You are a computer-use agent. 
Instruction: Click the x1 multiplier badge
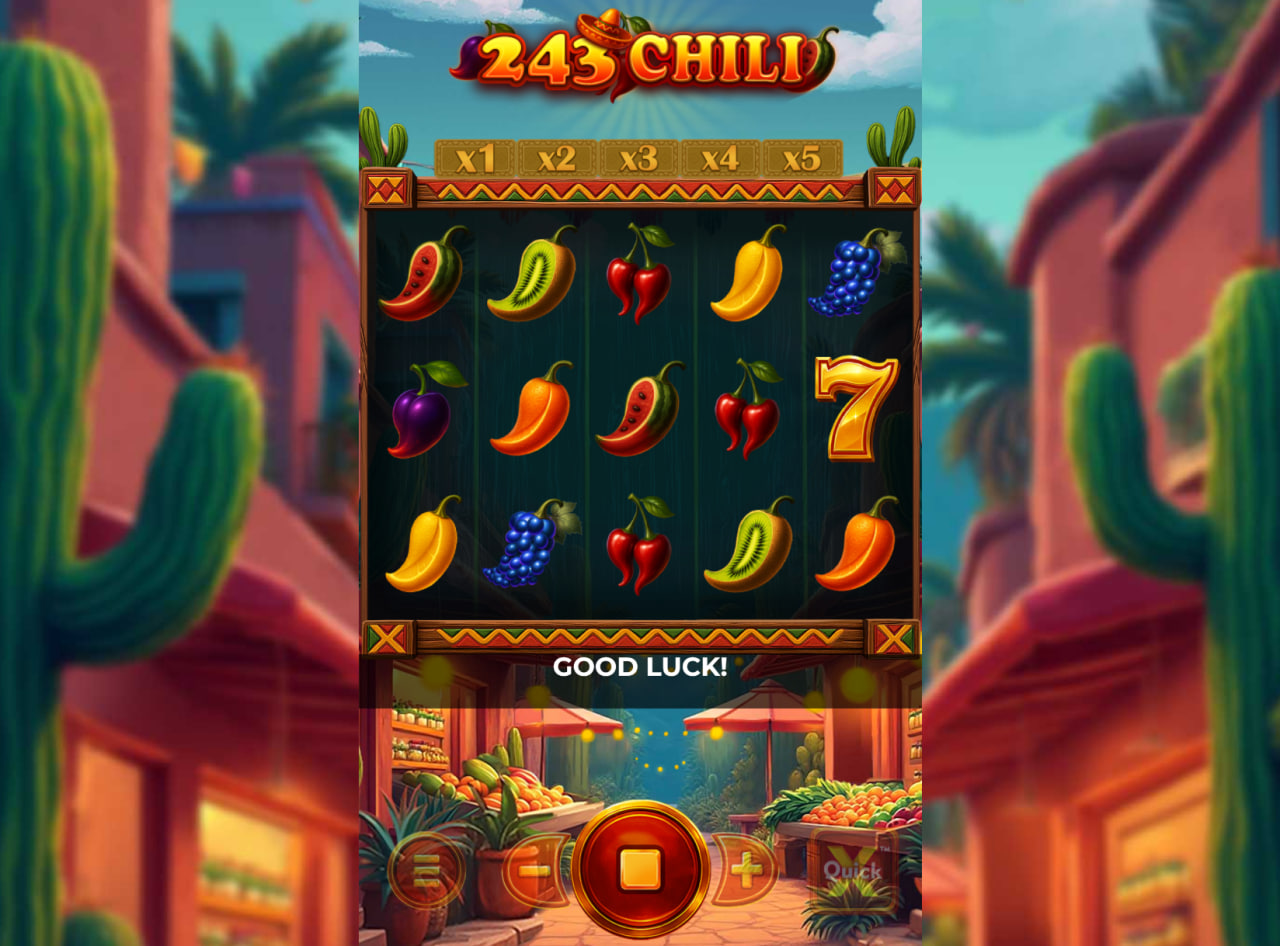[x=477, y=157]
